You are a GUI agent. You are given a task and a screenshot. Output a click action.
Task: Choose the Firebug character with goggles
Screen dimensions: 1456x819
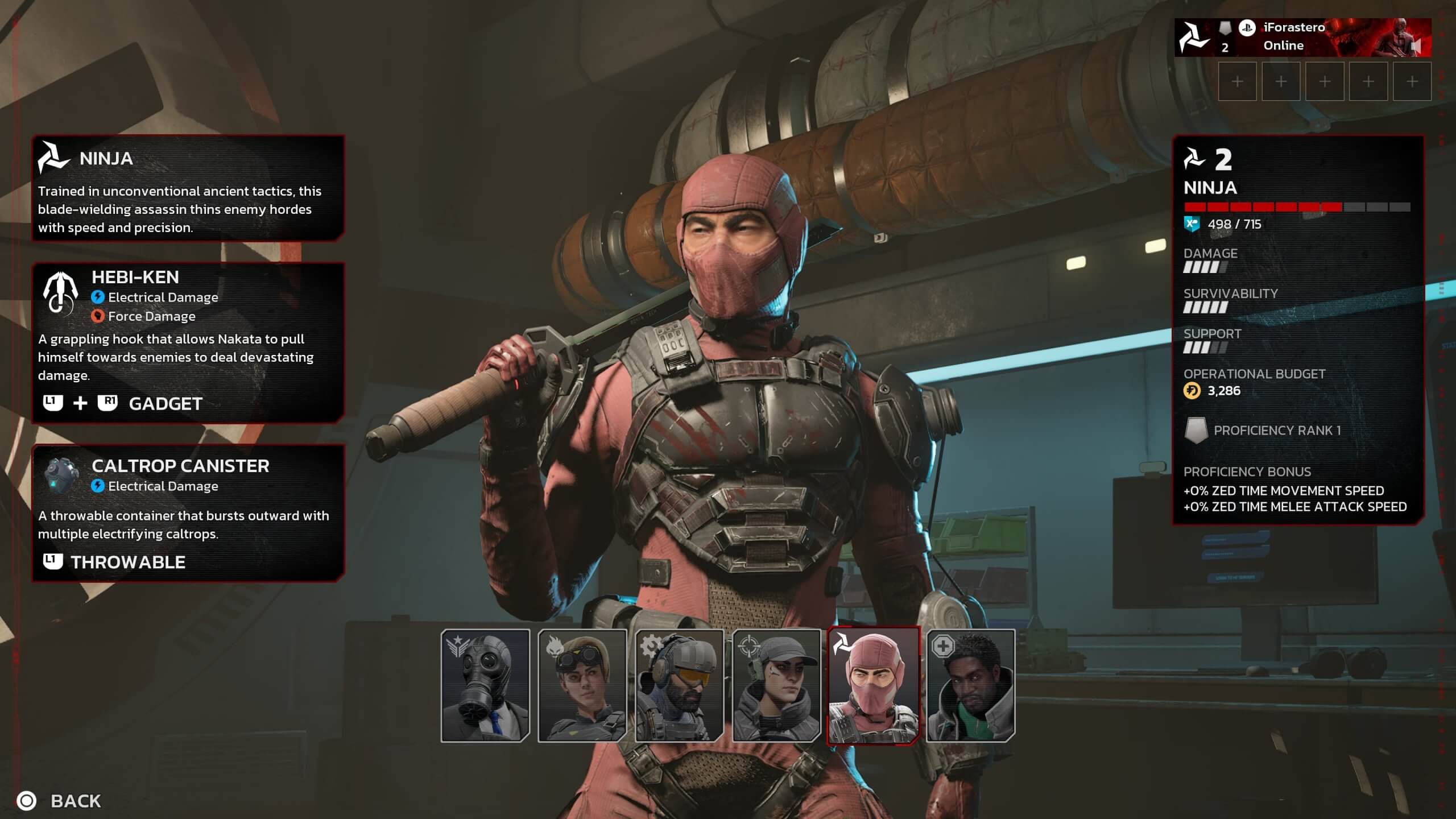(x=582, y=685)
